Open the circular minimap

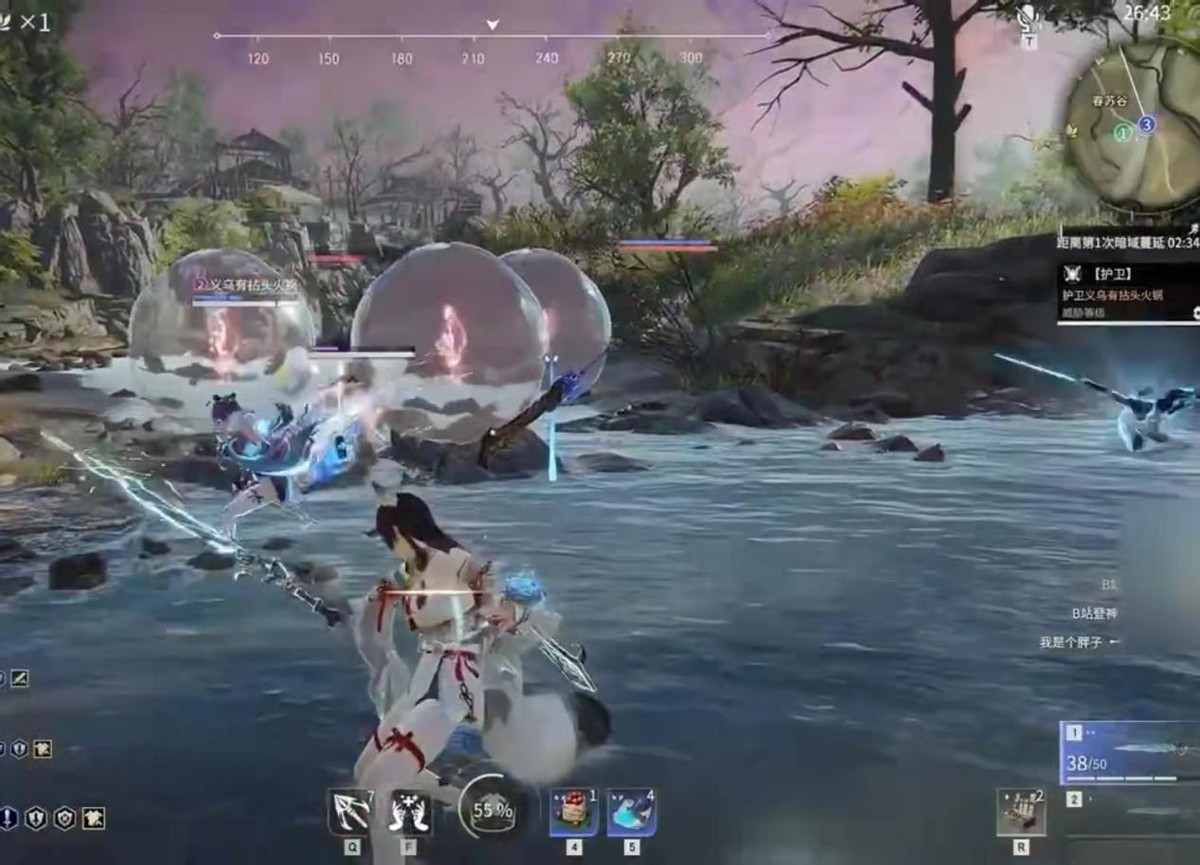pos(1133,124)
